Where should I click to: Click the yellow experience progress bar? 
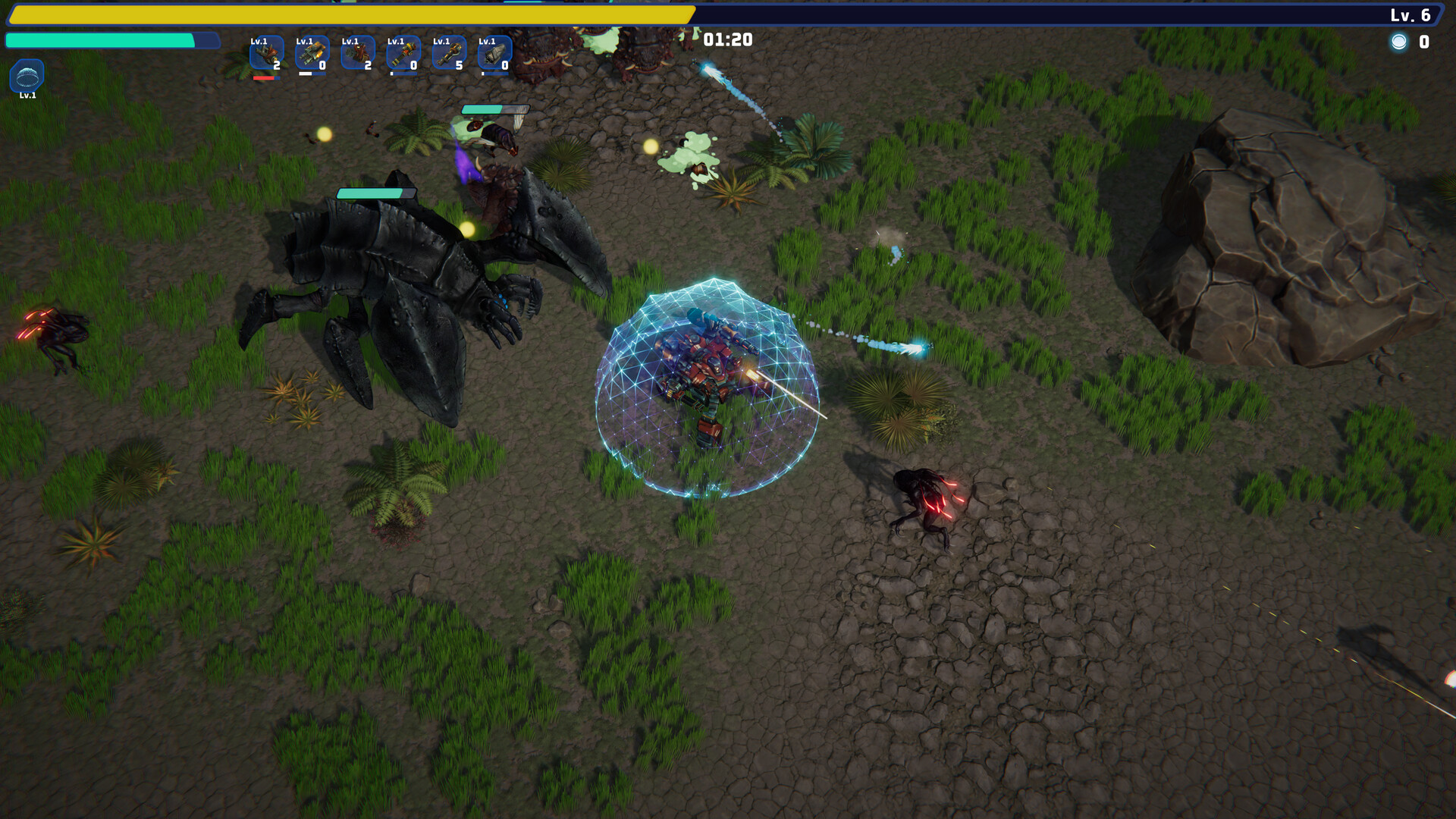(x=349, y=12)
